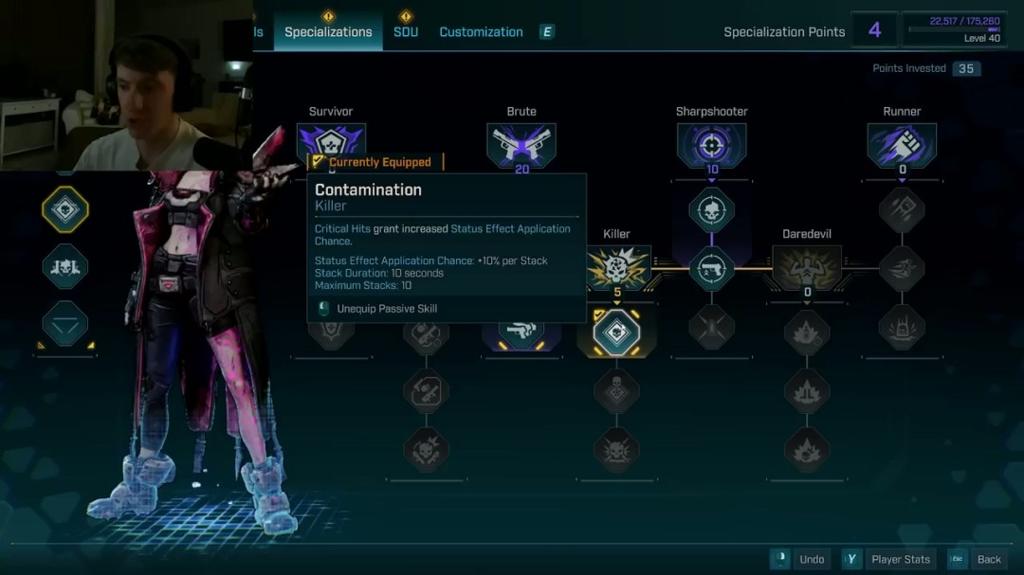1024x575 pixels.
Task: Select the Brute specialization emblem
Action: coord(521,144)
